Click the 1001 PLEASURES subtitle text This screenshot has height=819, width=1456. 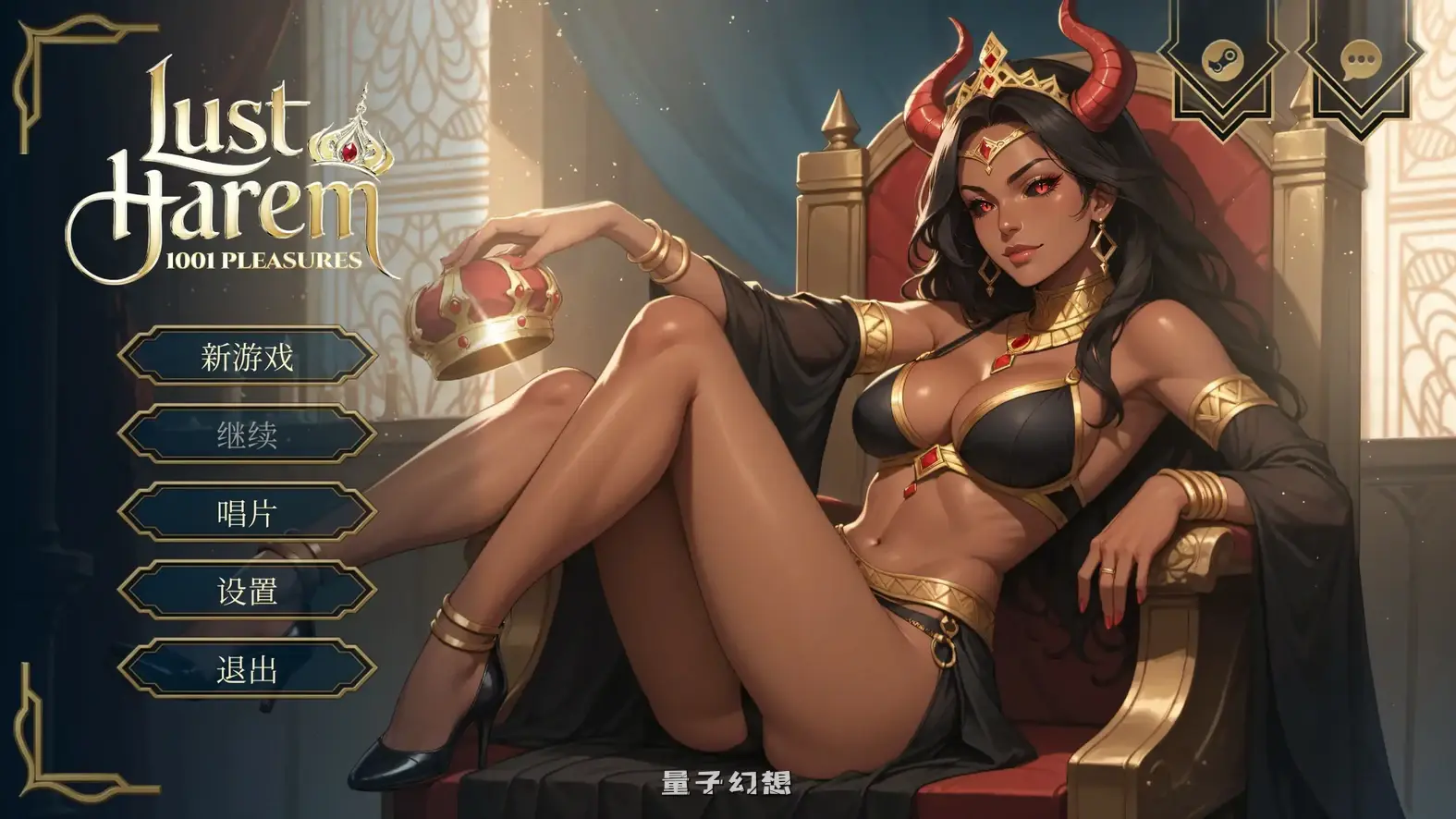click(x=262, y=261)
